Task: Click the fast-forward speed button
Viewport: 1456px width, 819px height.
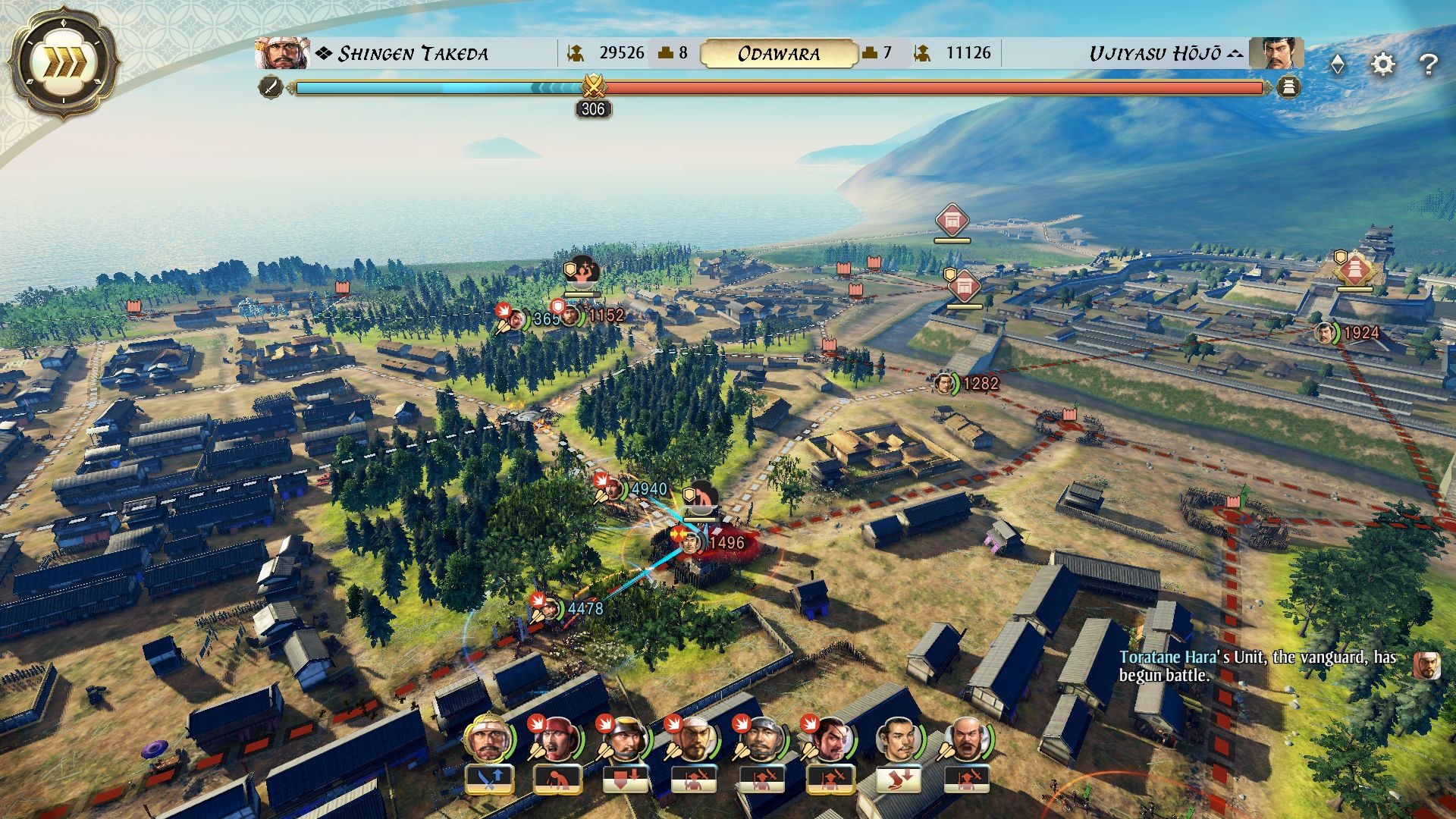Action: [64, 62]
